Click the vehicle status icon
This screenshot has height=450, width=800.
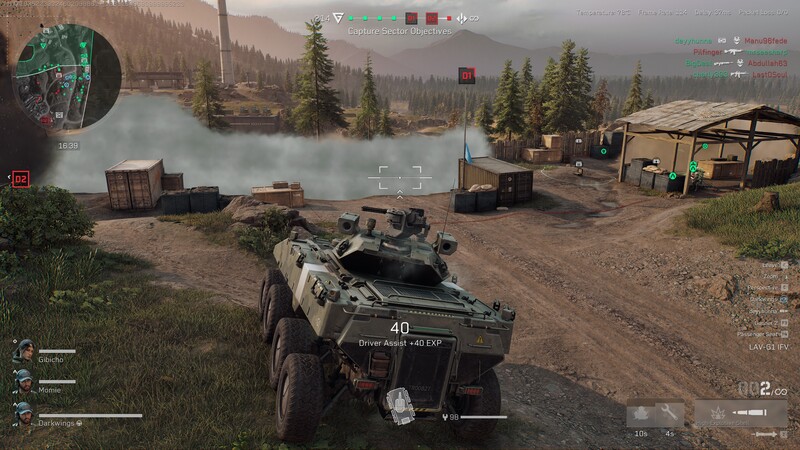click(x=401, y=404)
